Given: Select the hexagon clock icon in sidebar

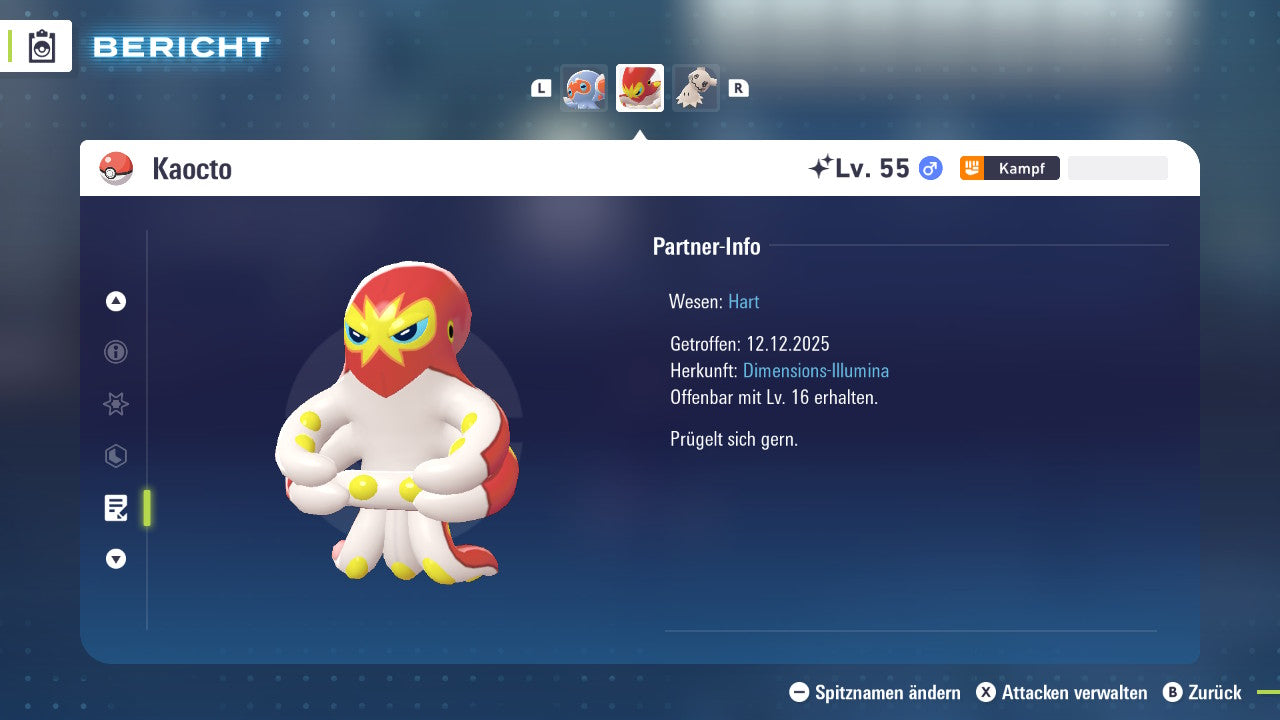Looking at the screenshot, I should pos(115,456).
